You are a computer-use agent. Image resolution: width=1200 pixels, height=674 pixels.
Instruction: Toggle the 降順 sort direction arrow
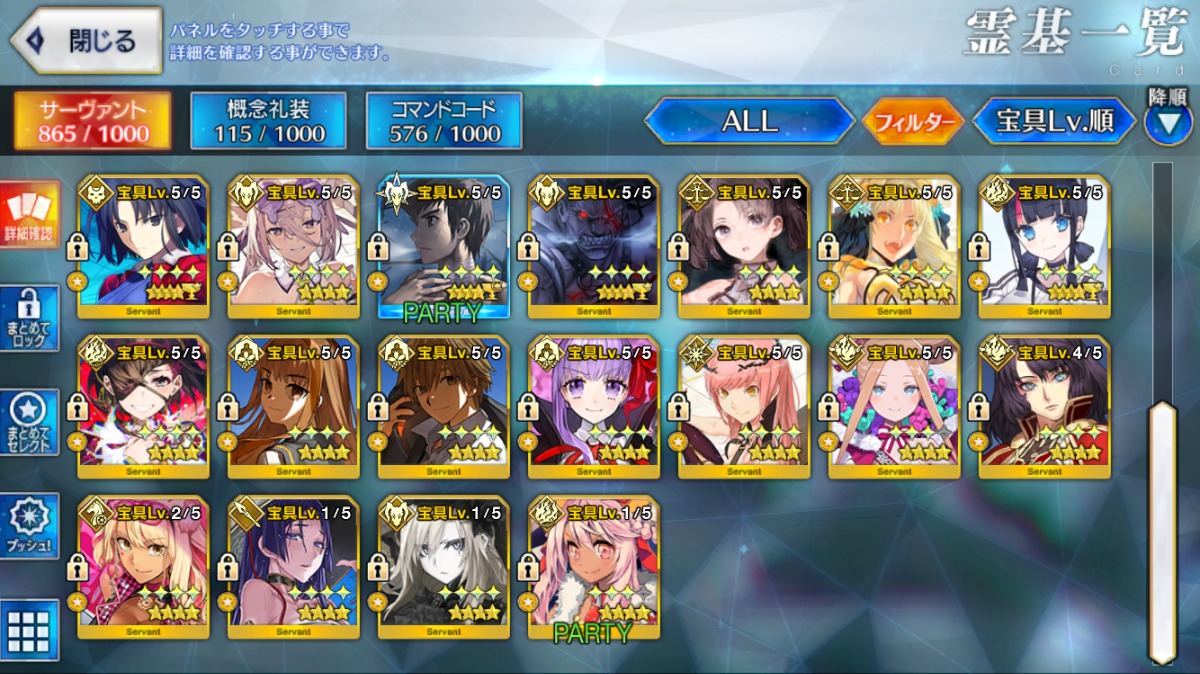(1167, 121)
